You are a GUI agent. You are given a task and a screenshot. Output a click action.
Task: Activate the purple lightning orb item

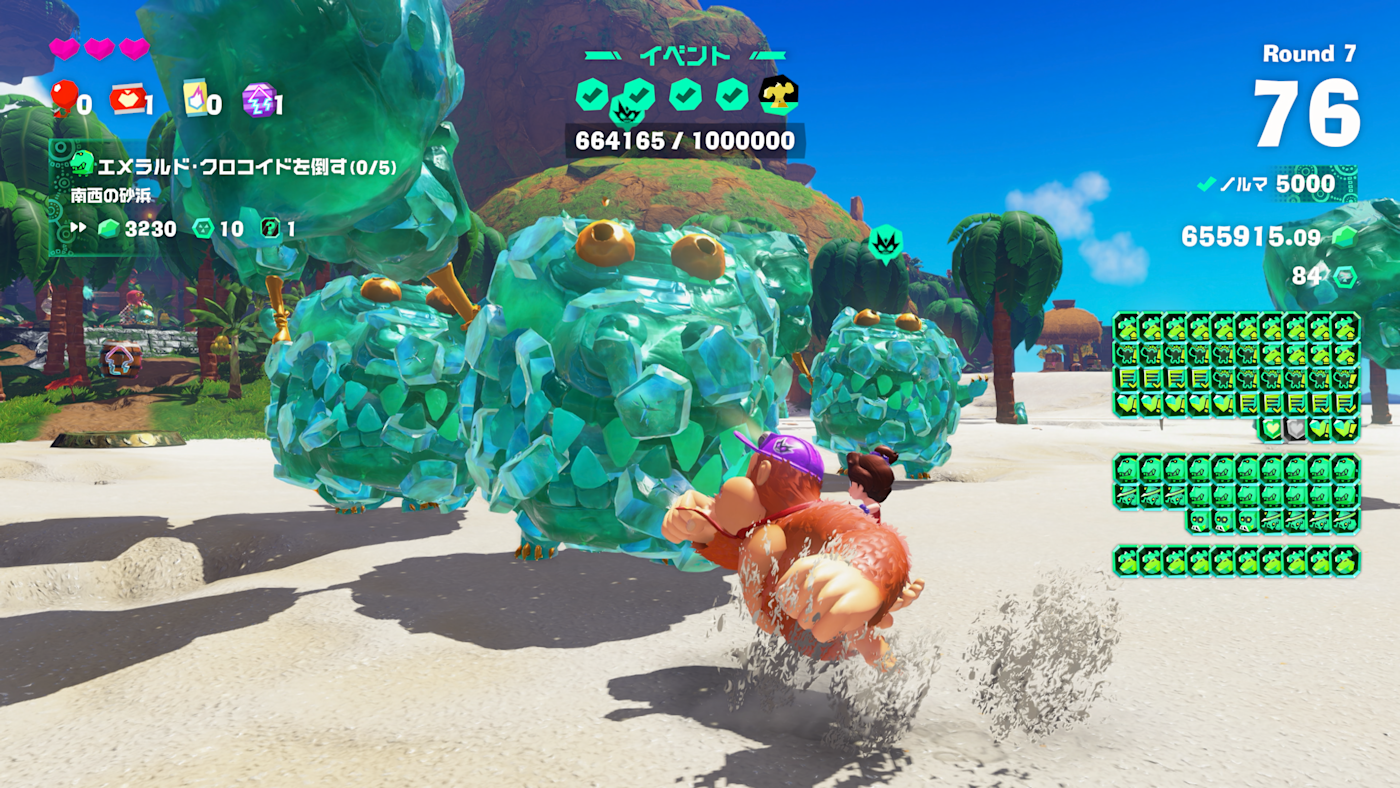tap(257, 100)
